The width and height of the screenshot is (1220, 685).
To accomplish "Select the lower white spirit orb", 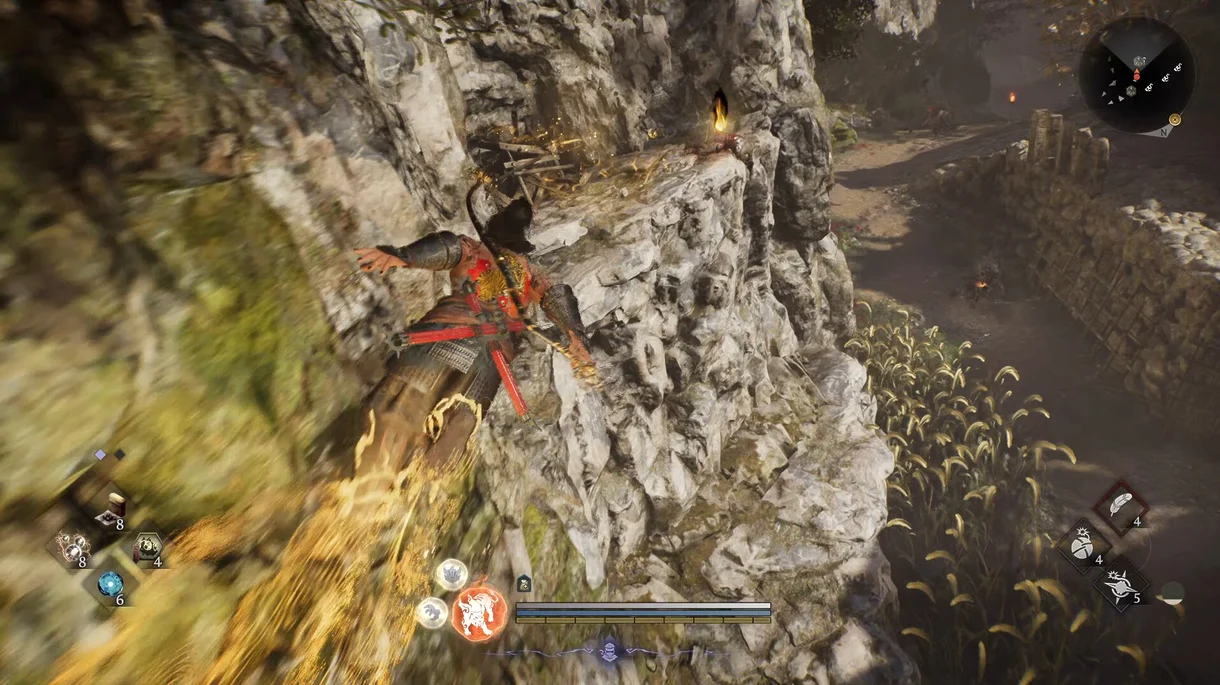I will [x=432, y=612].
